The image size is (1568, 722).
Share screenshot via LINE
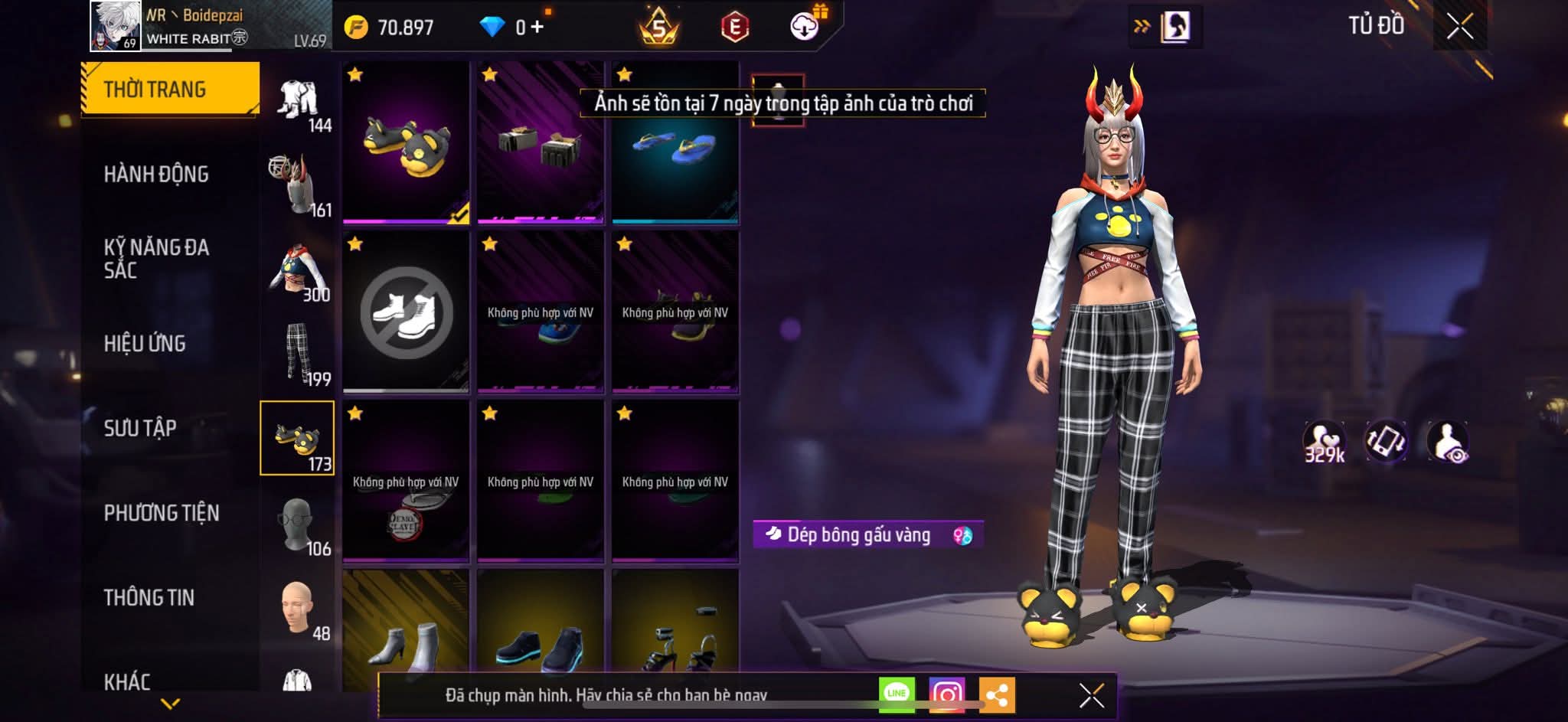(896, 694)
